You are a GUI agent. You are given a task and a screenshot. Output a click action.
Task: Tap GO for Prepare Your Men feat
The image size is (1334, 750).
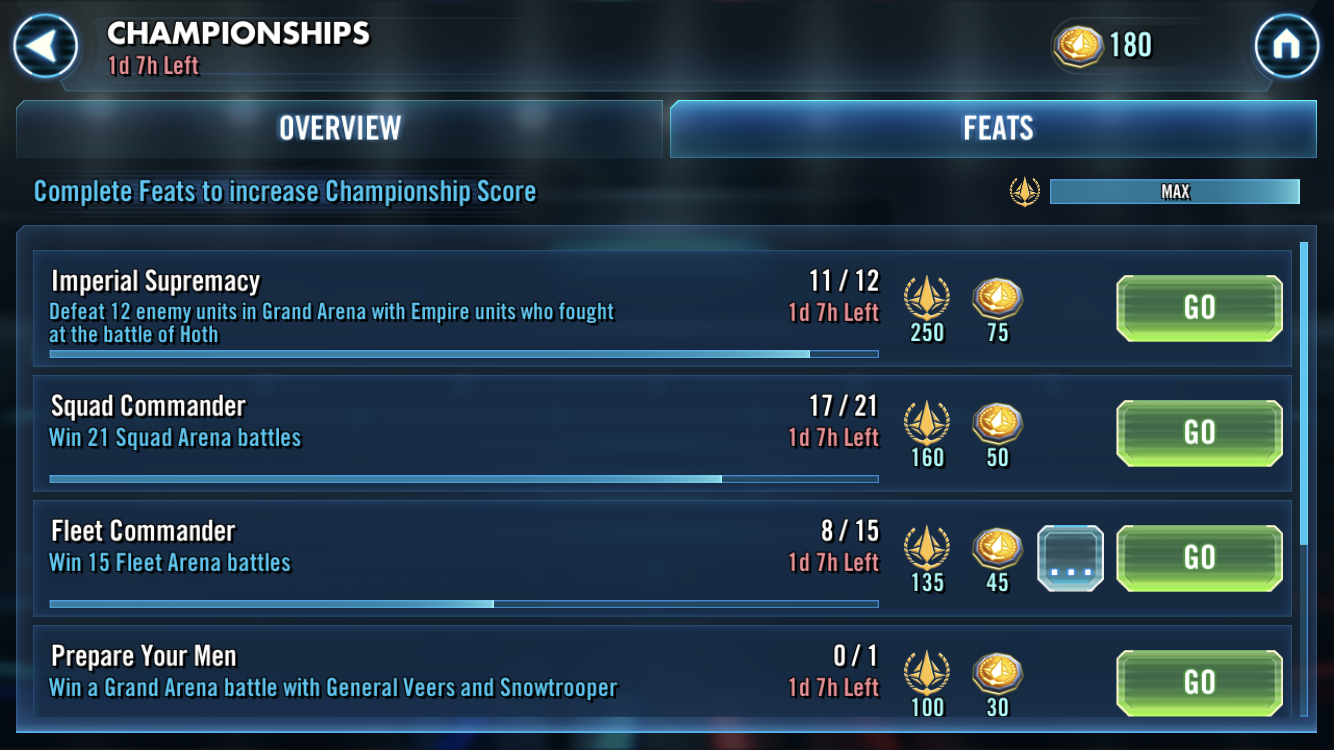pos(1198,683)
